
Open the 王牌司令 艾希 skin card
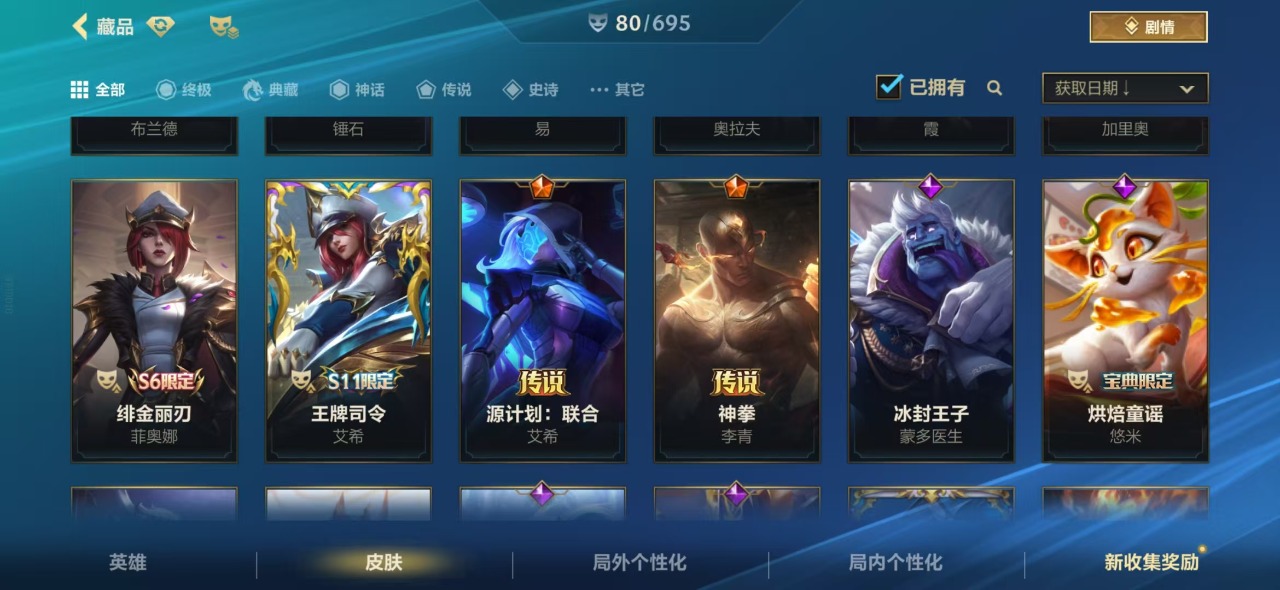[x=348, y=320]
